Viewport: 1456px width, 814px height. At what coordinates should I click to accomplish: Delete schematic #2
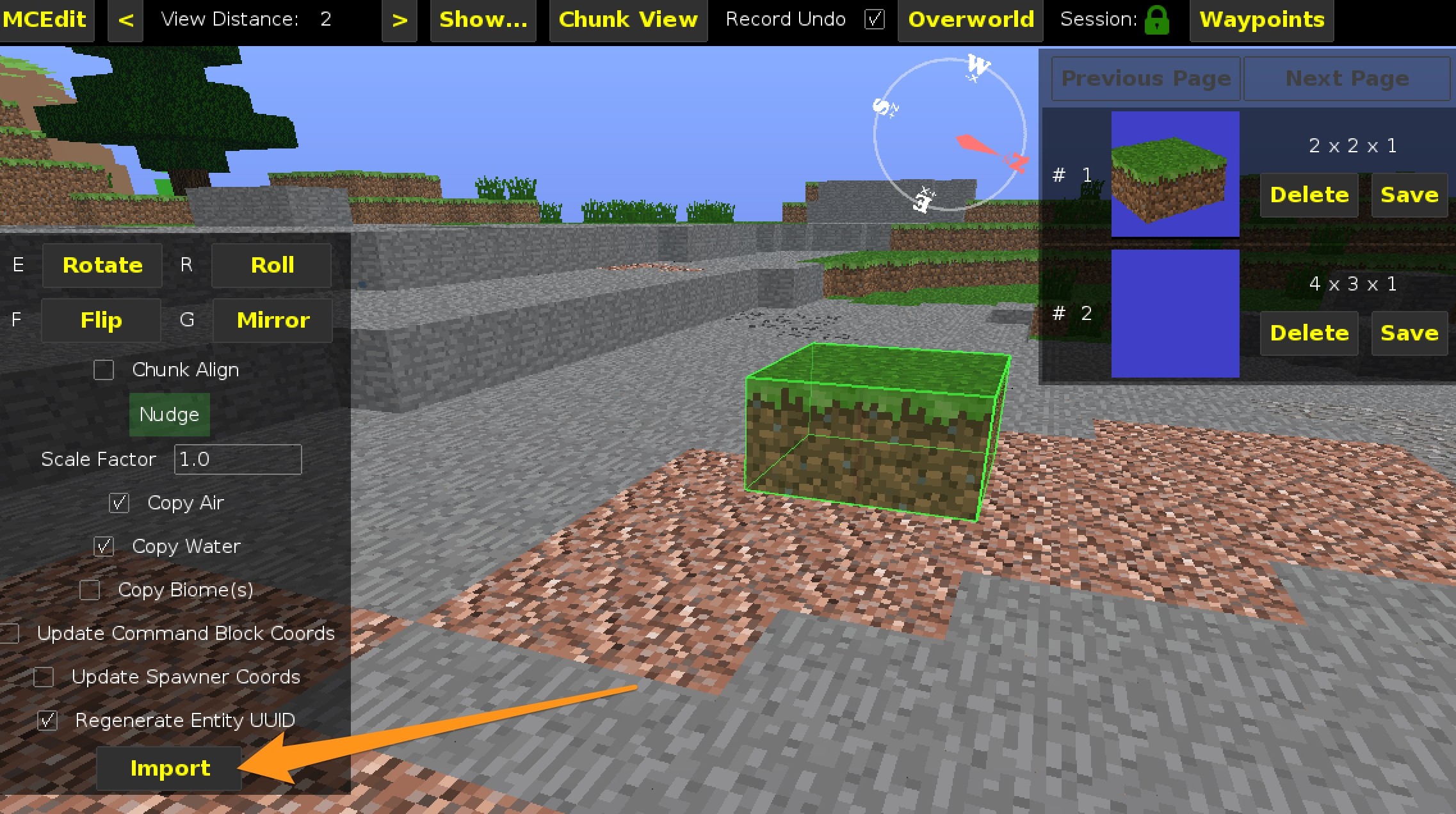click(1309, 333)
